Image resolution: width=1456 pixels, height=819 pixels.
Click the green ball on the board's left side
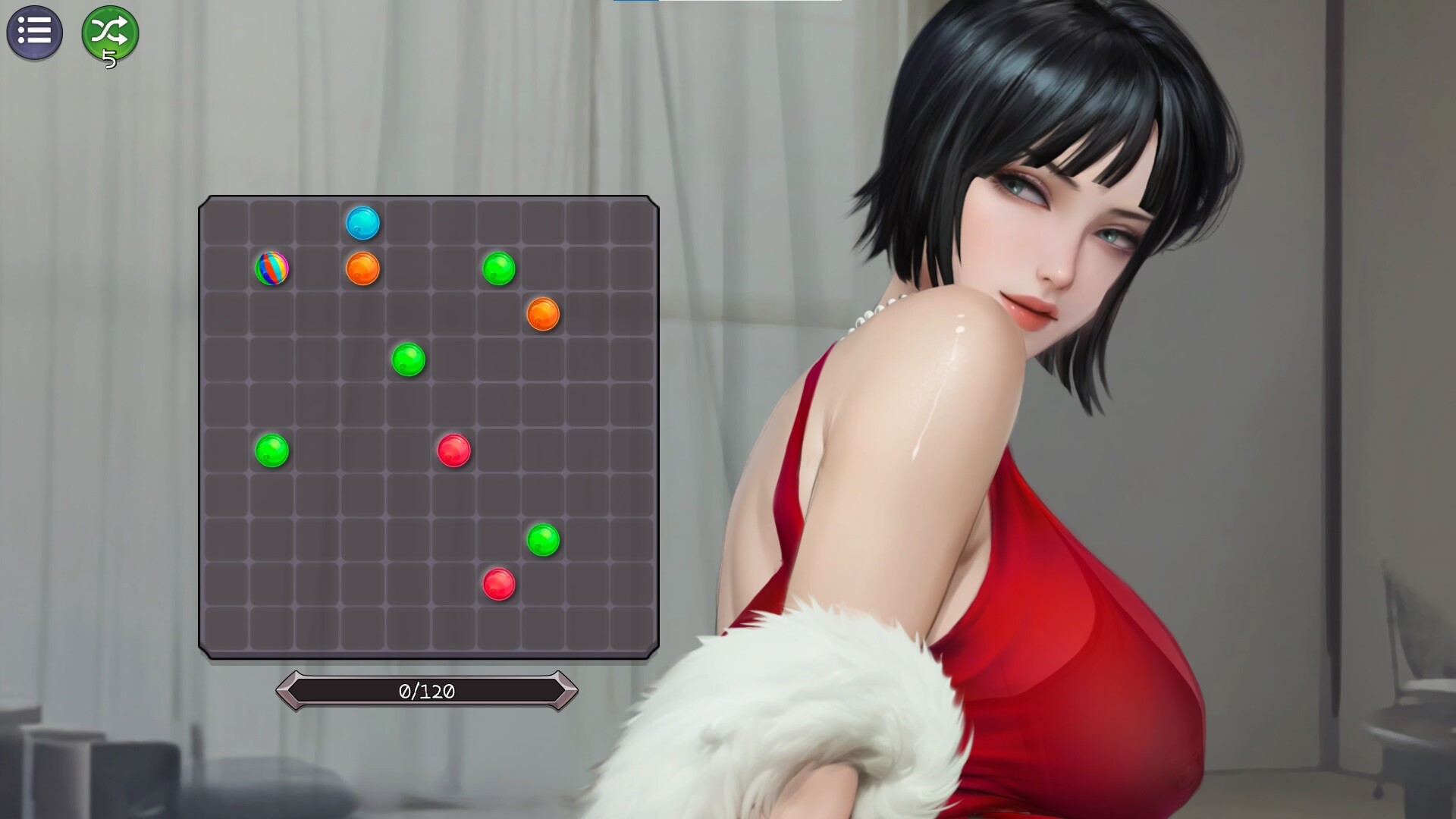click(271, 450)
